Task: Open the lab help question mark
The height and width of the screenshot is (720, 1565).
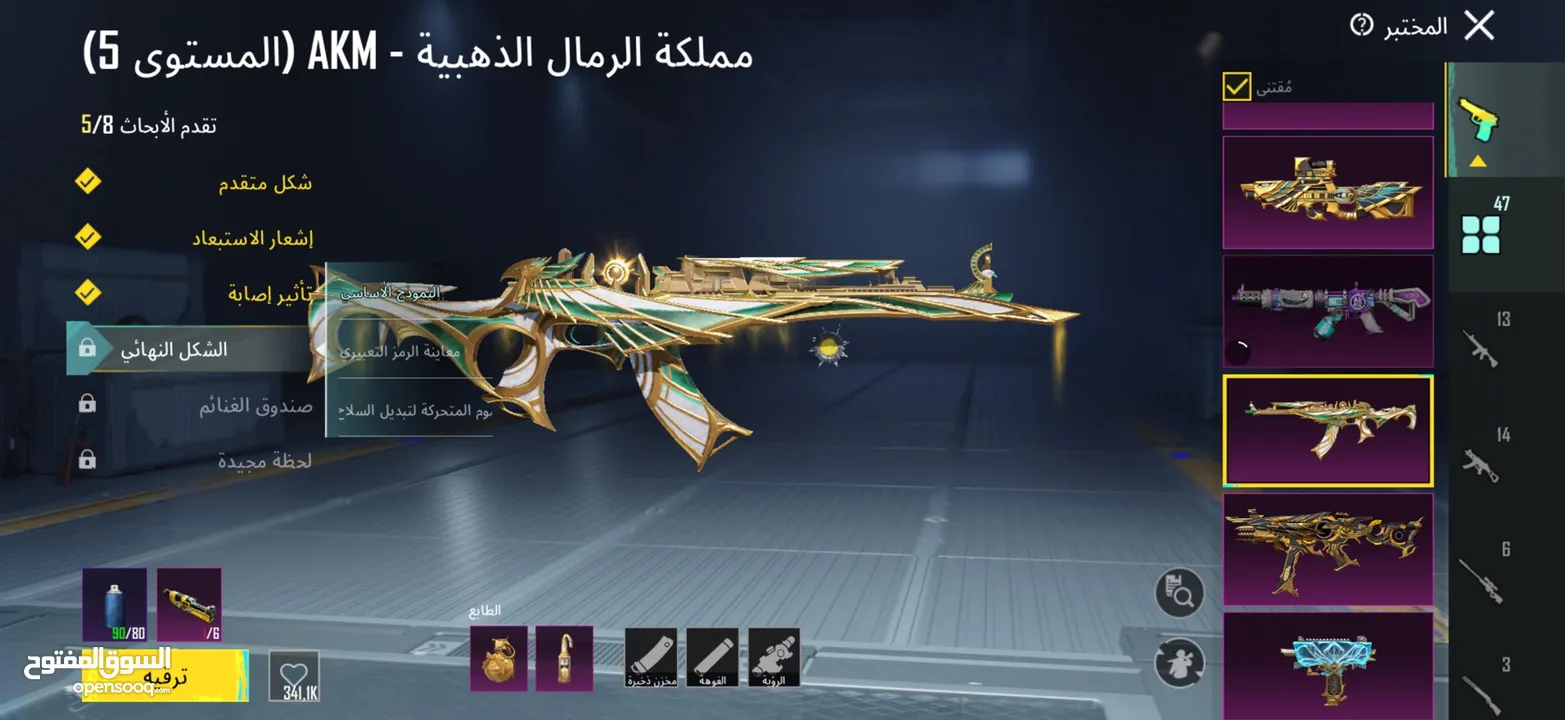Action: [1361, 26]
